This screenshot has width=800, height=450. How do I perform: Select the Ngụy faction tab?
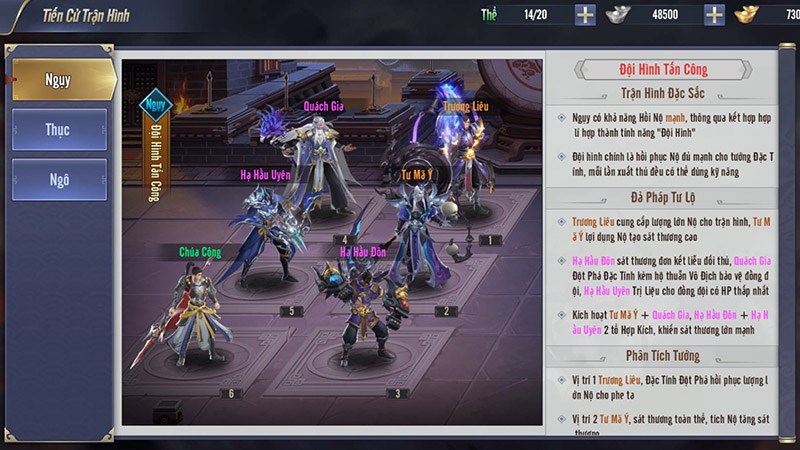pyautogui.click(x=59, y=80)
